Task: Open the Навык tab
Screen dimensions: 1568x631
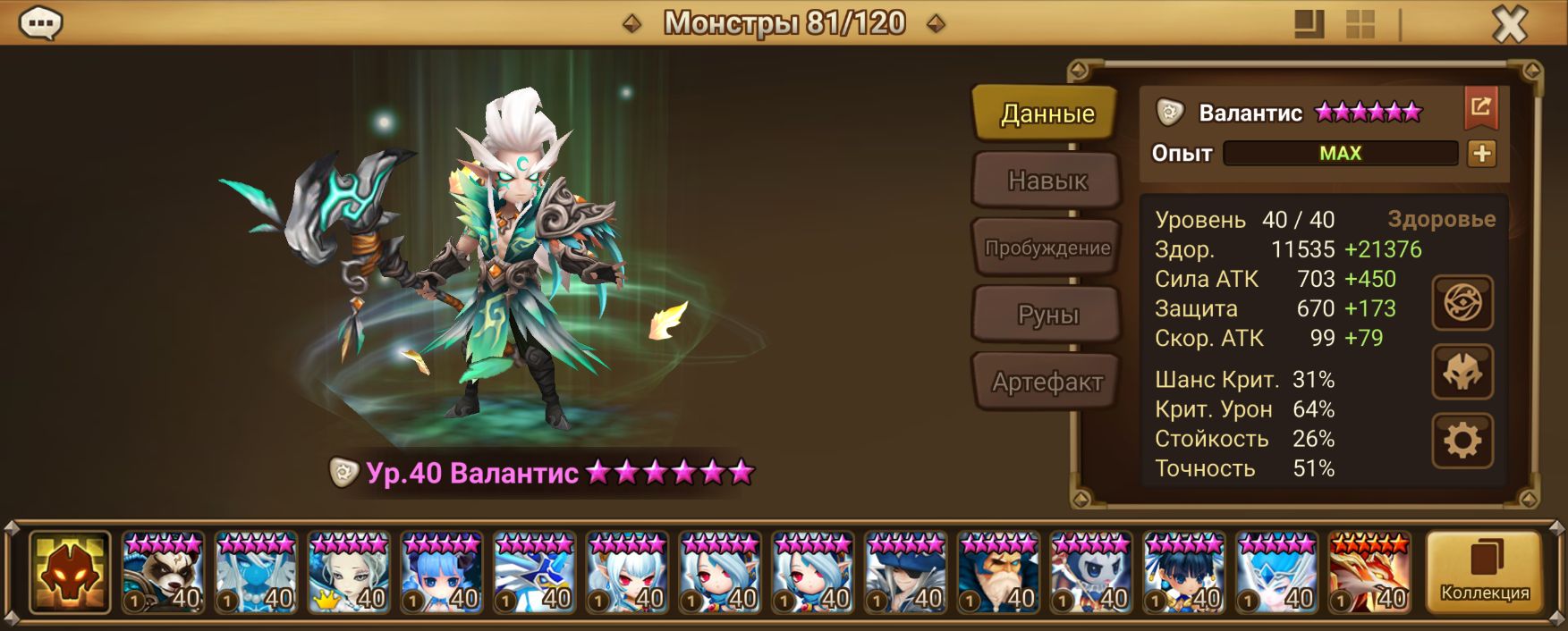Action: pos(1047,181)
